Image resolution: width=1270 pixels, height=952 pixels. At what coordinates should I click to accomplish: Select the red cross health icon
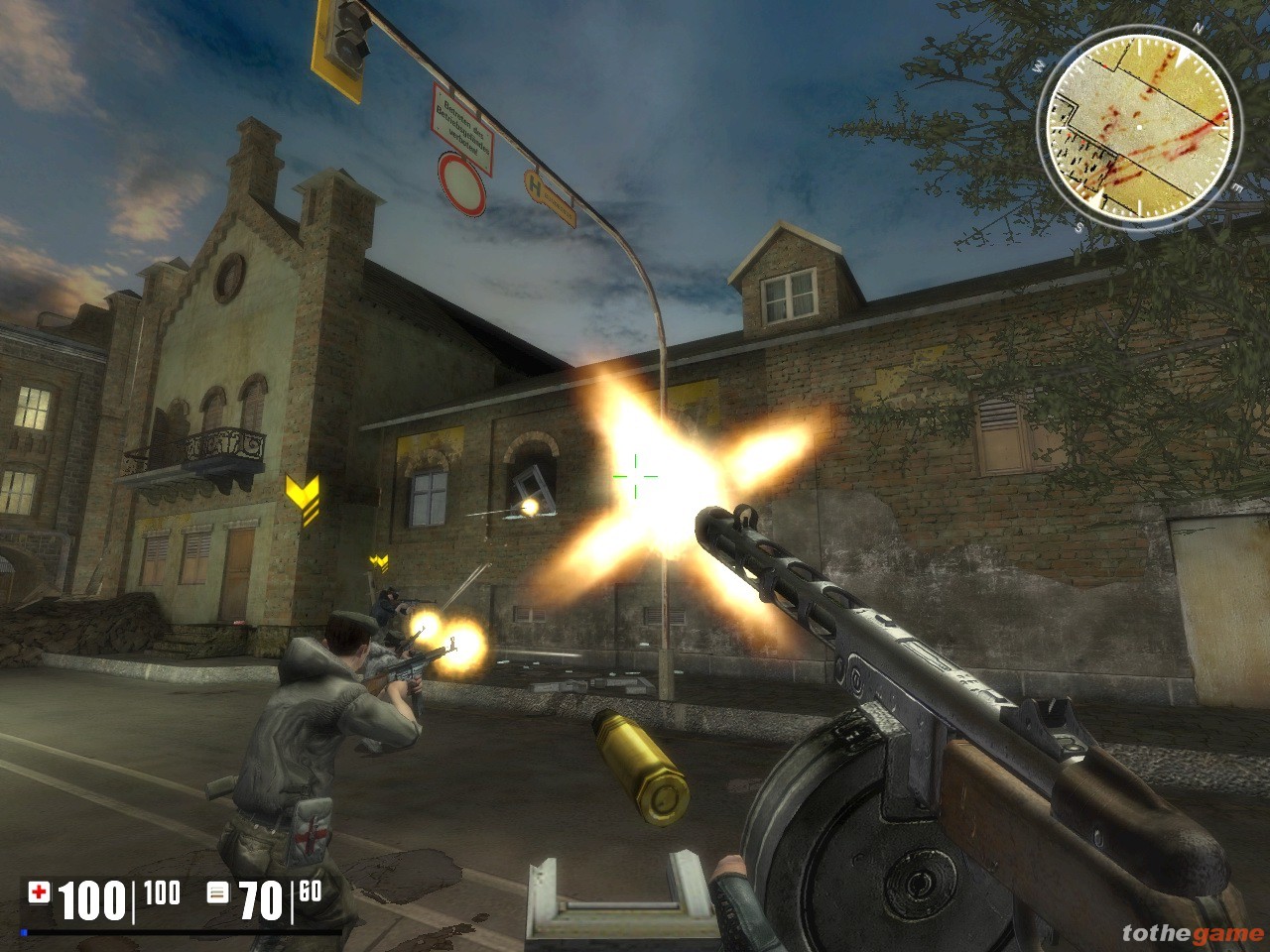(x=39, y=892)
